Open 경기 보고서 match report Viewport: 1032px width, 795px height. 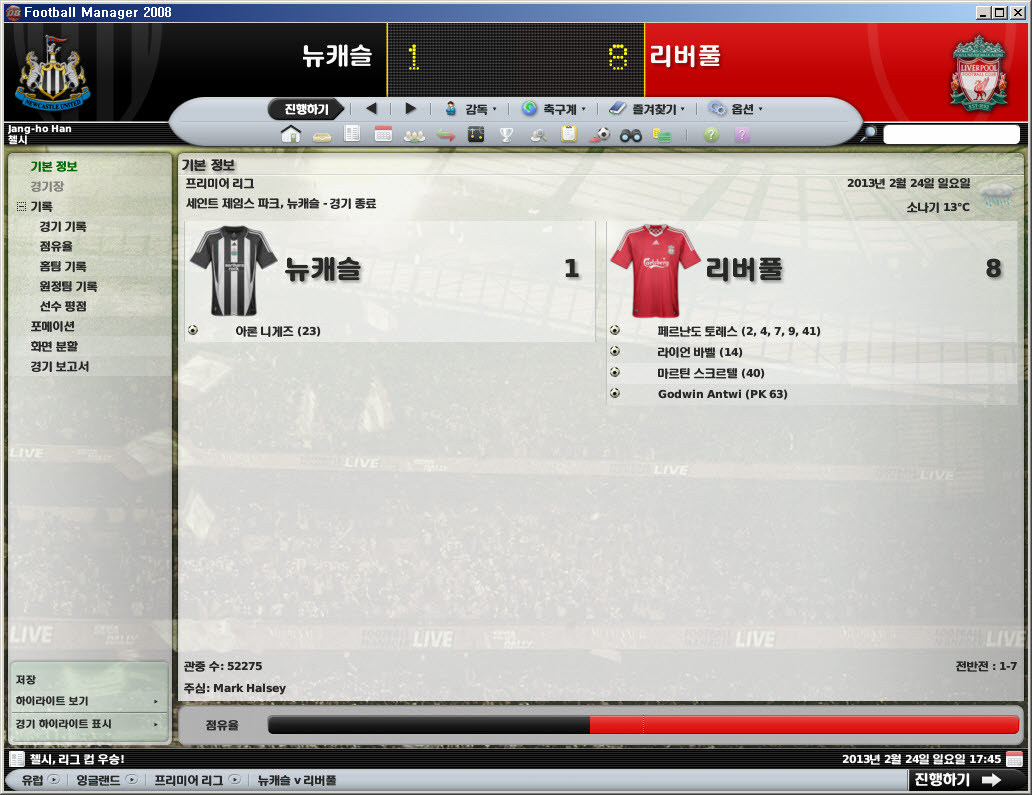point(60,366)
